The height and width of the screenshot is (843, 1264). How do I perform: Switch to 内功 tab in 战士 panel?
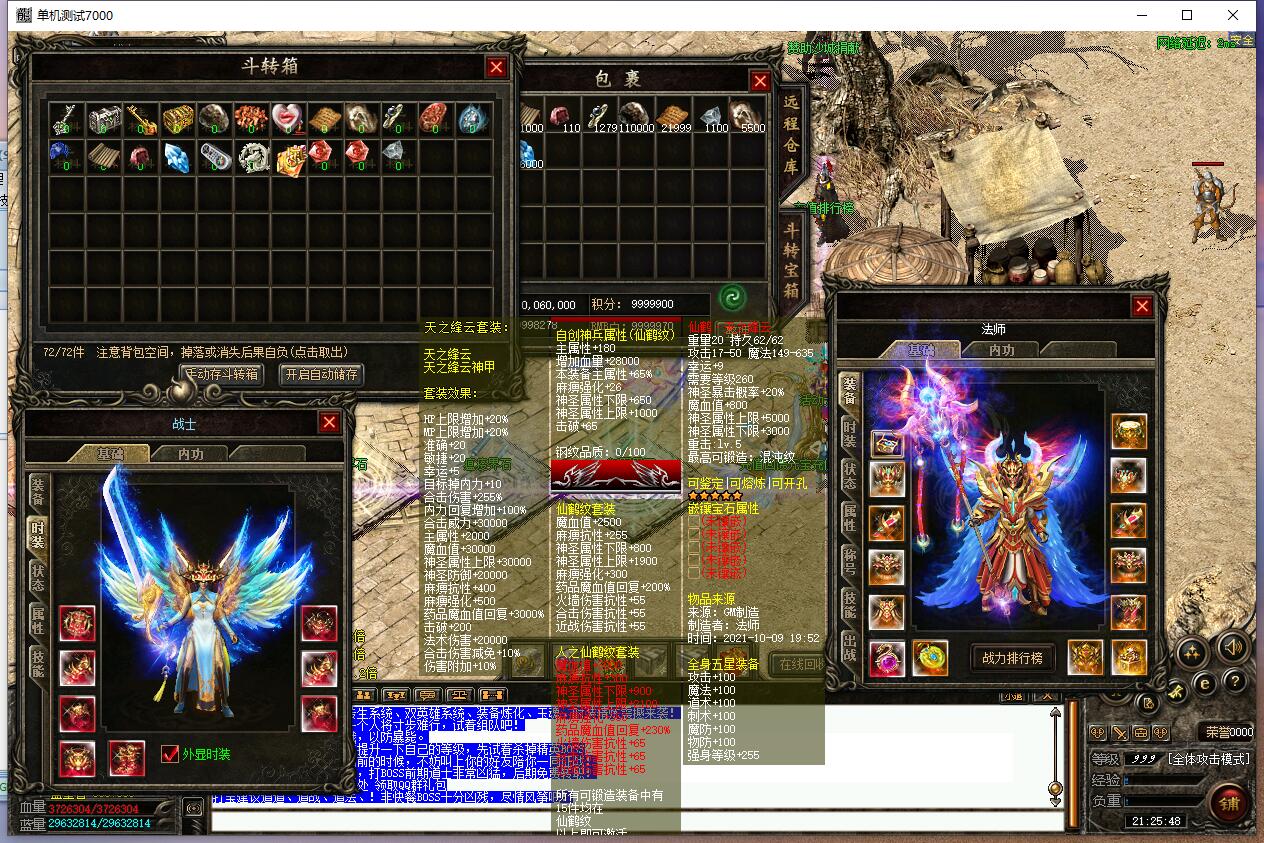tap(190, 454)
